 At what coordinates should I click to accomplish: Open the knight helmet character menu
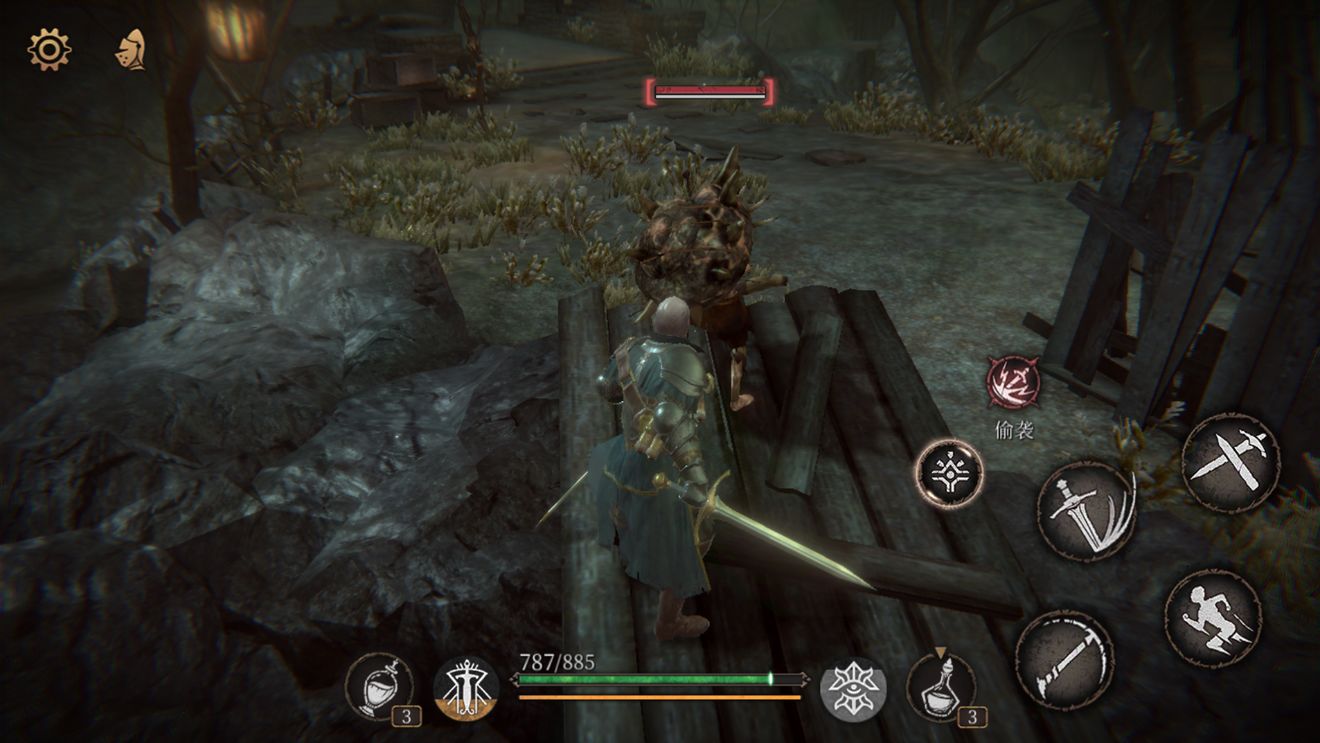pos(131,50)
